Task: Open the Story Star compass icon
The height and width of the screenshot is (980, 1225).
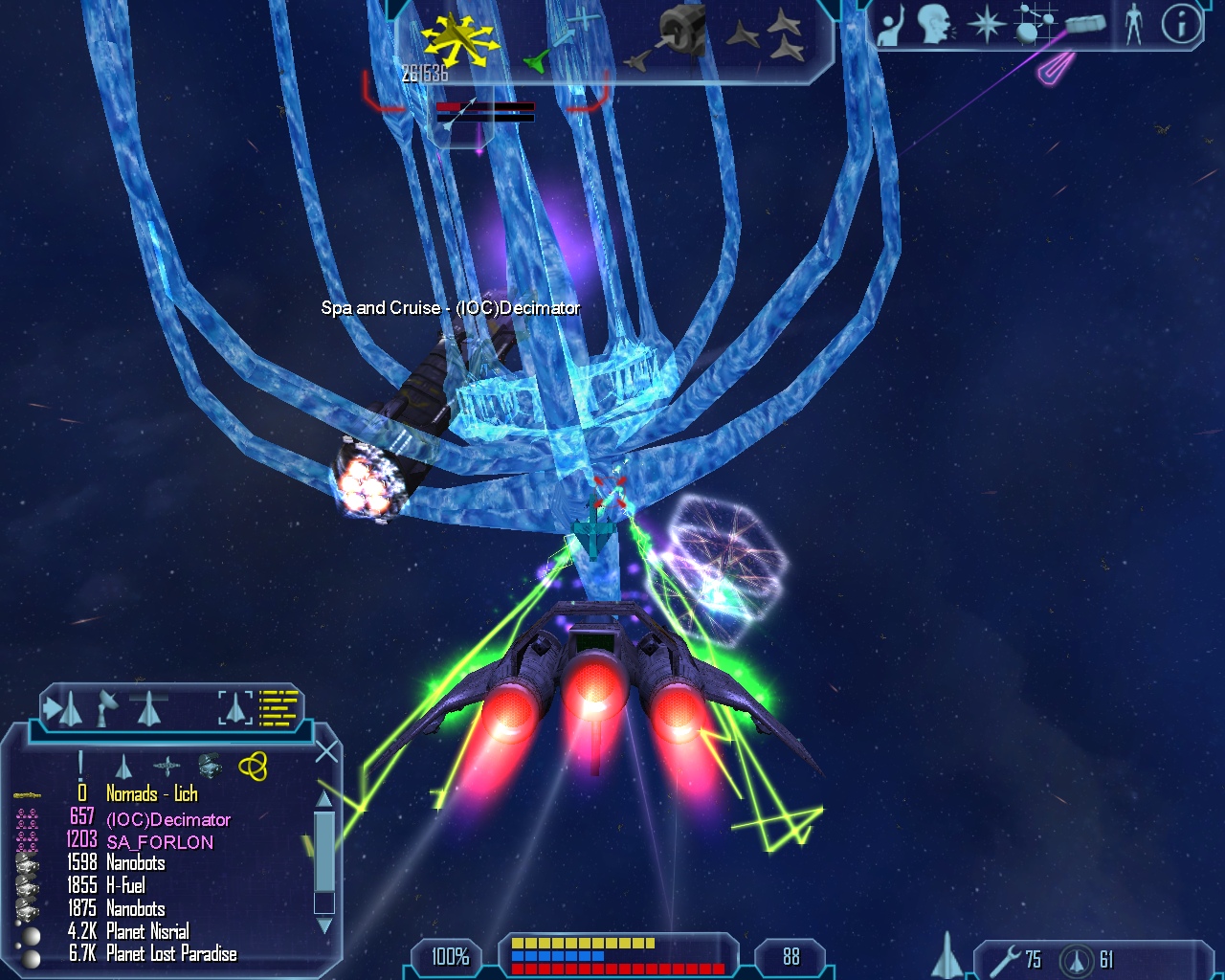Action: (x=986, y=24)
